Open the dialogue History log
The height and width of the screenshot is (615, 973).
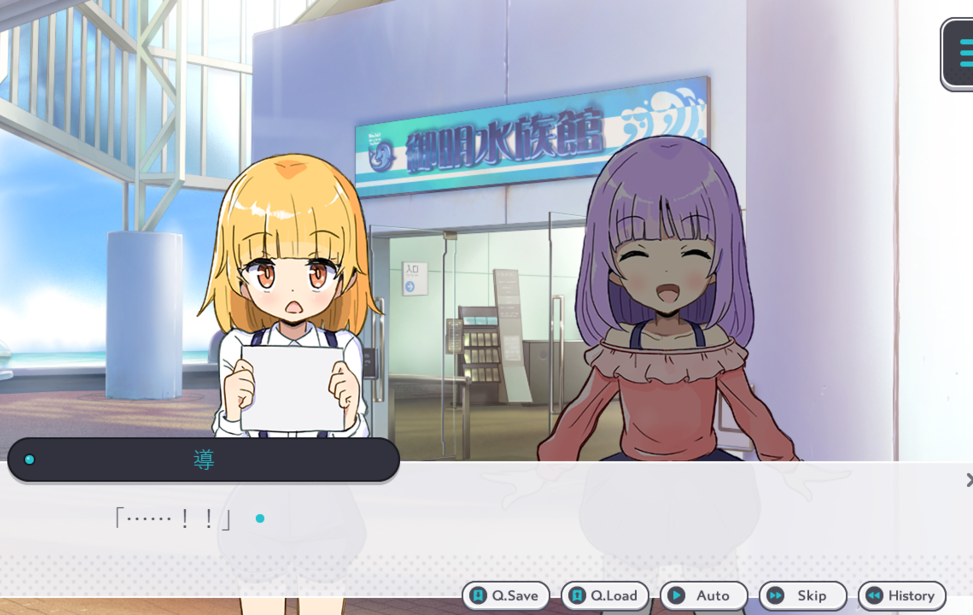(x=901, y=595)
